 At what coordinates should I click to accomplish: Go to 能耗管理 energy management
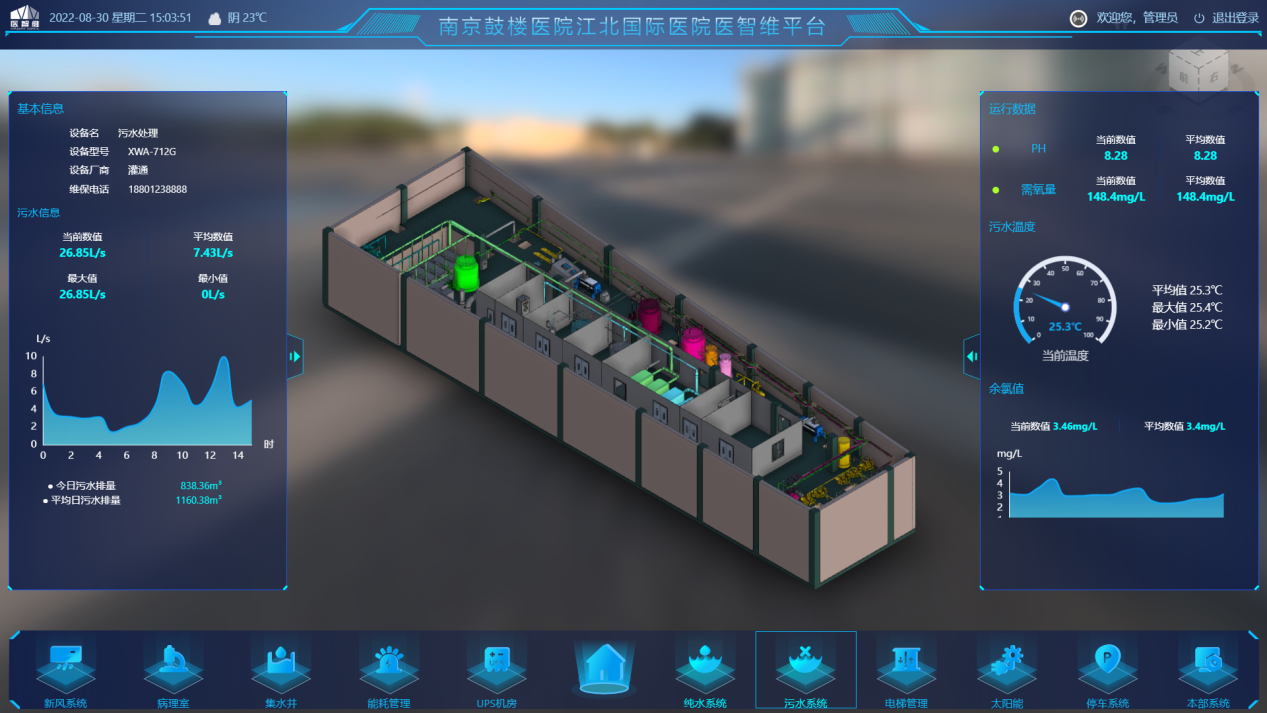(389, 667)
